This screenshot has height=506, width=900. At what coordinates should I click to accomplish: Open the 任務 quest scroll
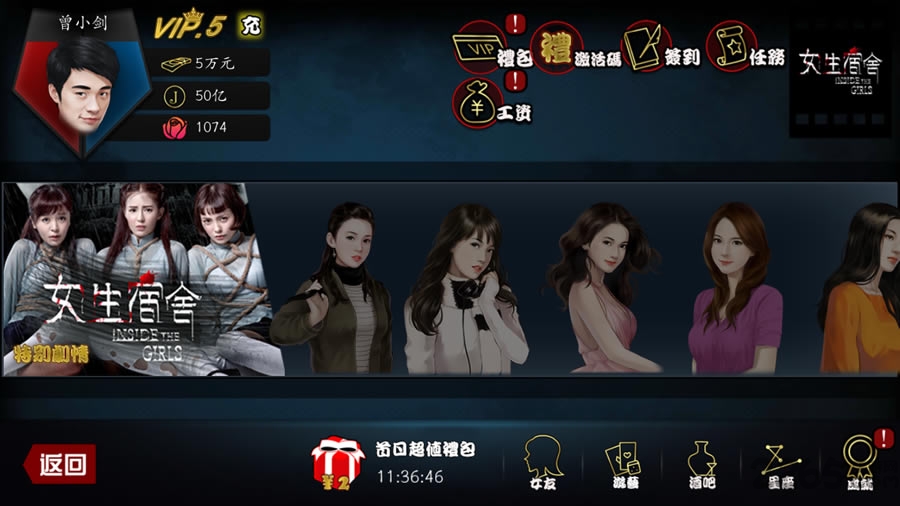coord(732,47)
